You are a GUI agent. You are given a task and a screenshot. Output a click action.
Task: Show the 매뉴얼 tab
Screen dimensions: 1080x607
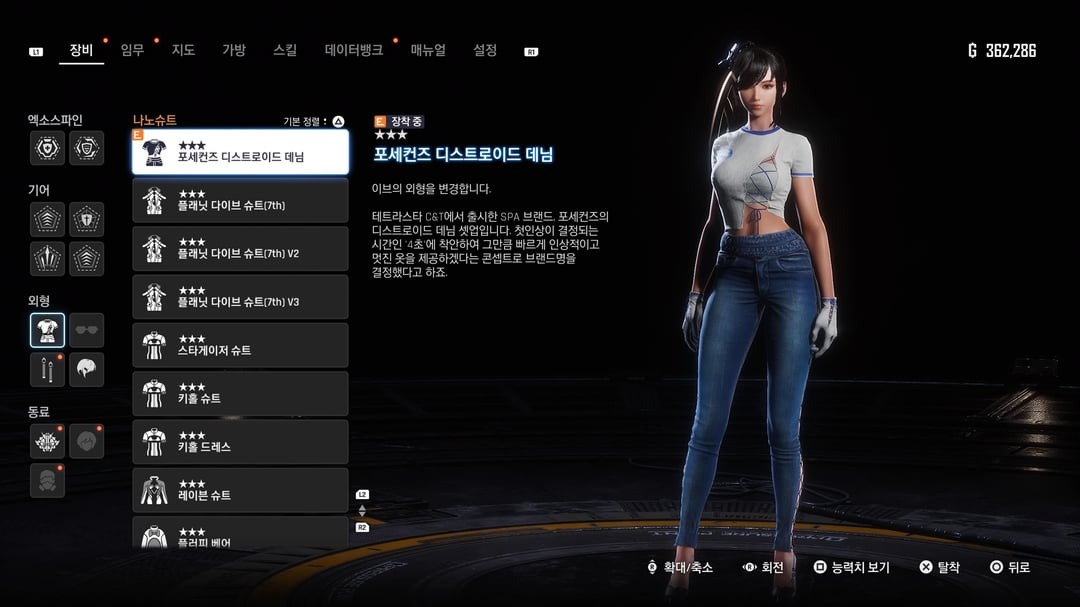(x=428, y=50)
